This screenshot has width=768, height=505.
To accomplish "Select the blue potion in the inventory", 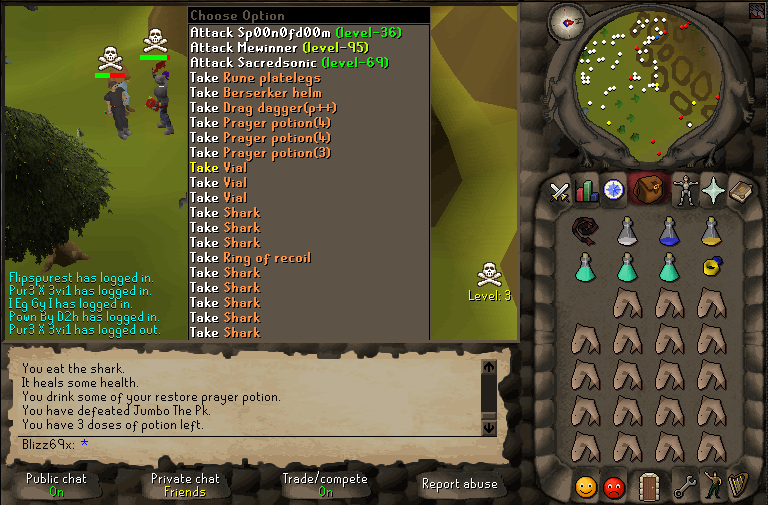I will tap(669, 231).
